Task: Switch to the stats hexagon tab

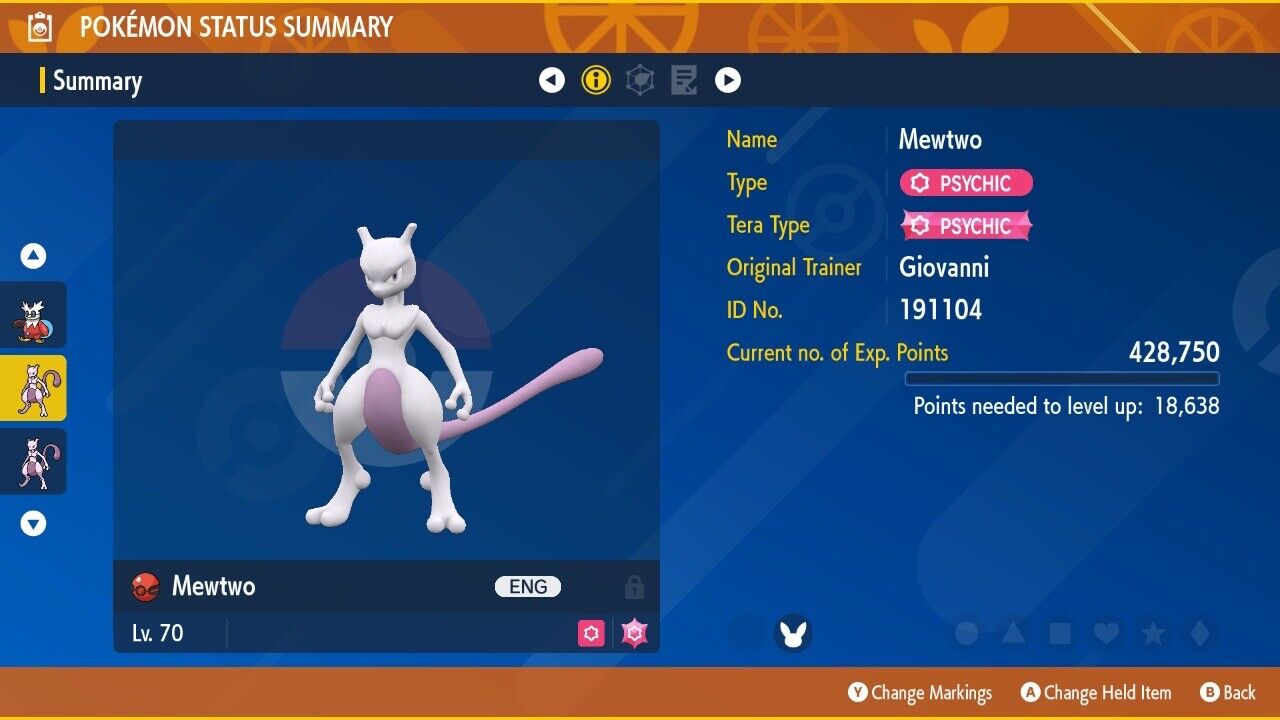Action: (640, 81)
